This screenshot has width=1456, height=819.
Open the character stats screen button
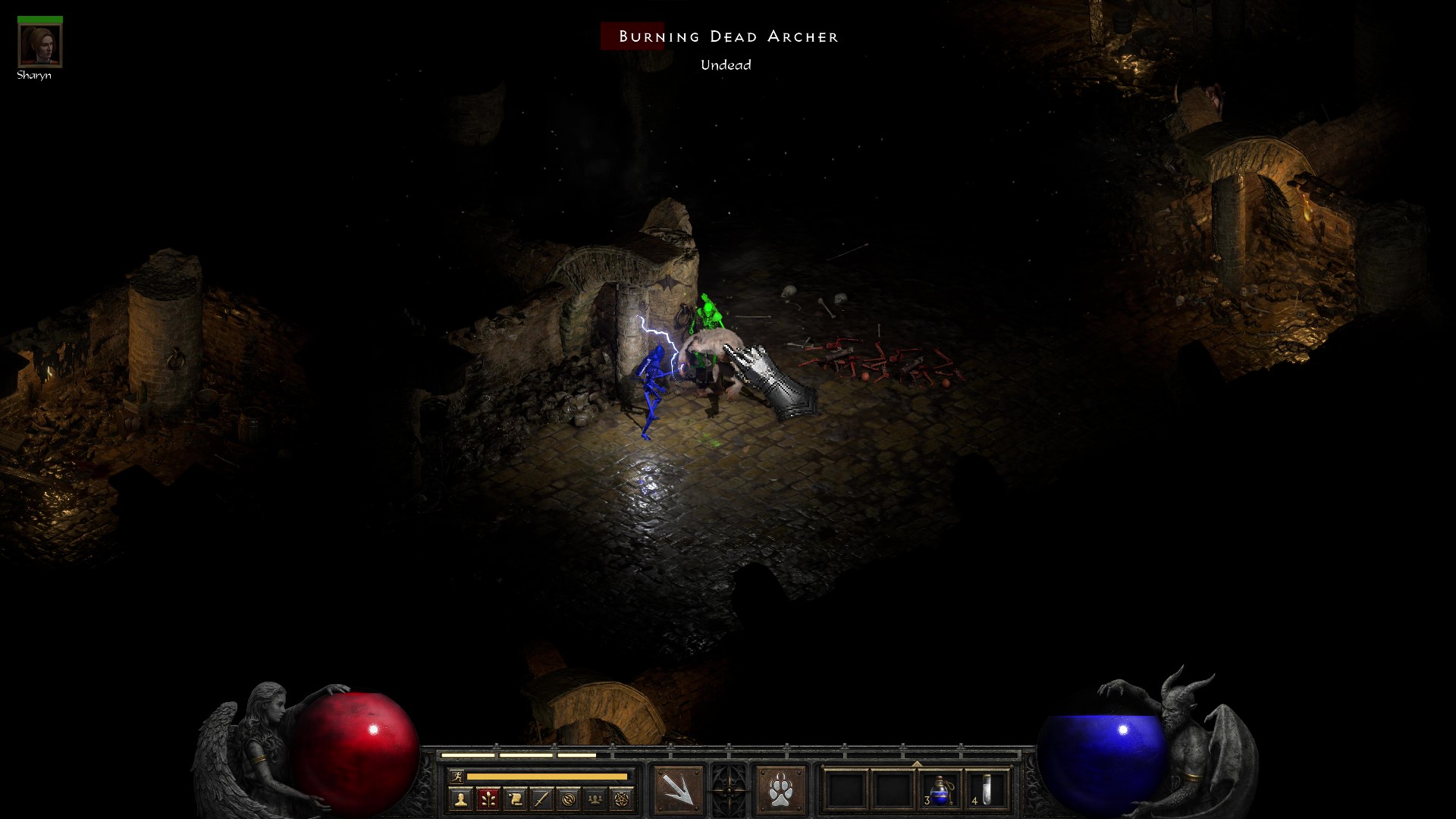460,799
